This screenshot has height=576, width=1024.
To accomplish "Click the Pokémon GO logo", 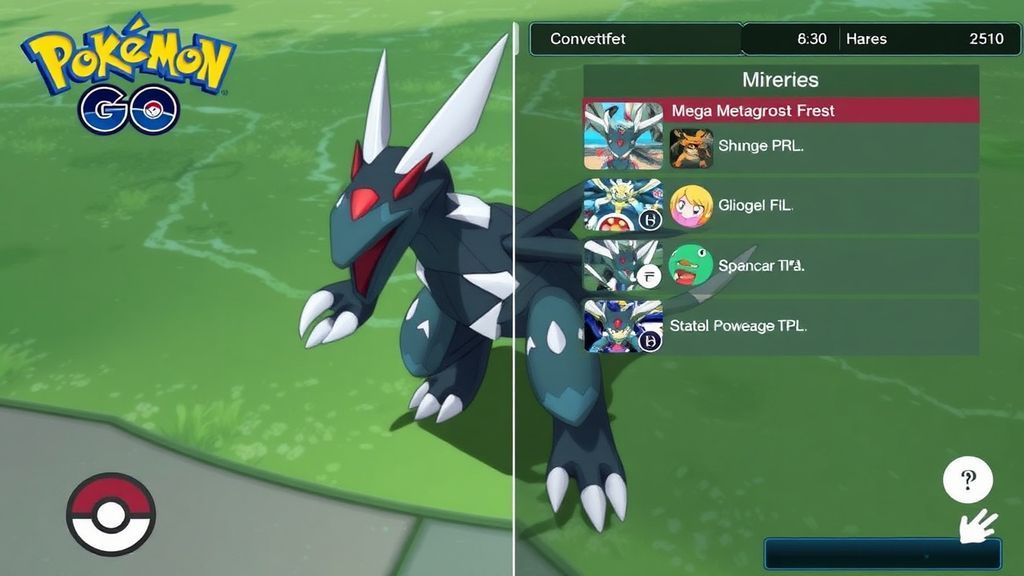I will coord(128,74).
